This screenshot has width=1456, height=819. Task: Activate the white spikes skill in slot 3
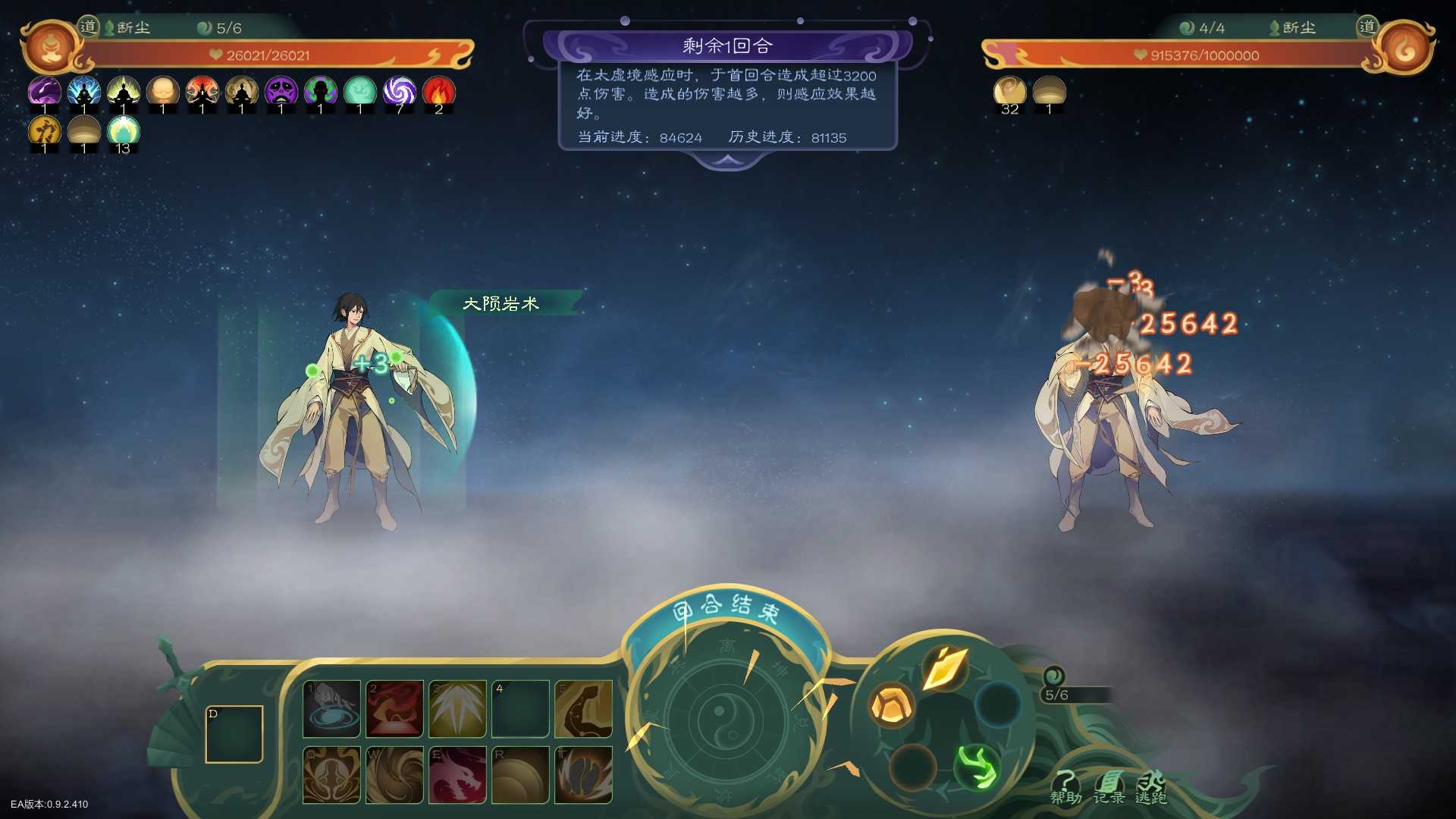(x=457, y=709)
